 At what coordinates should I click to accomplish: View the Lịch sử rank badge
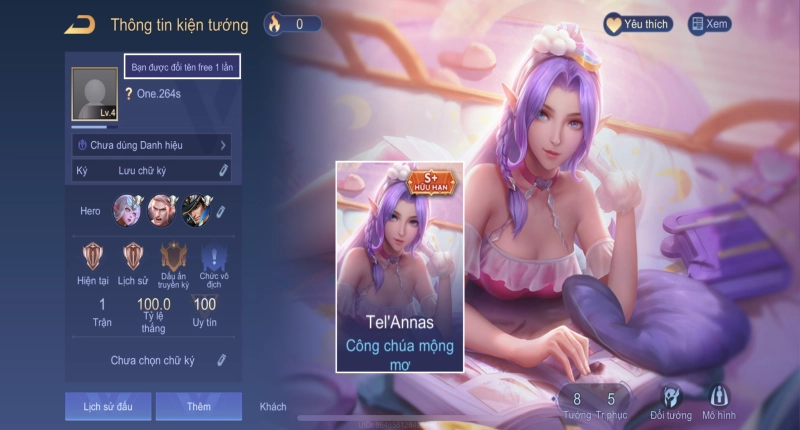133,256
